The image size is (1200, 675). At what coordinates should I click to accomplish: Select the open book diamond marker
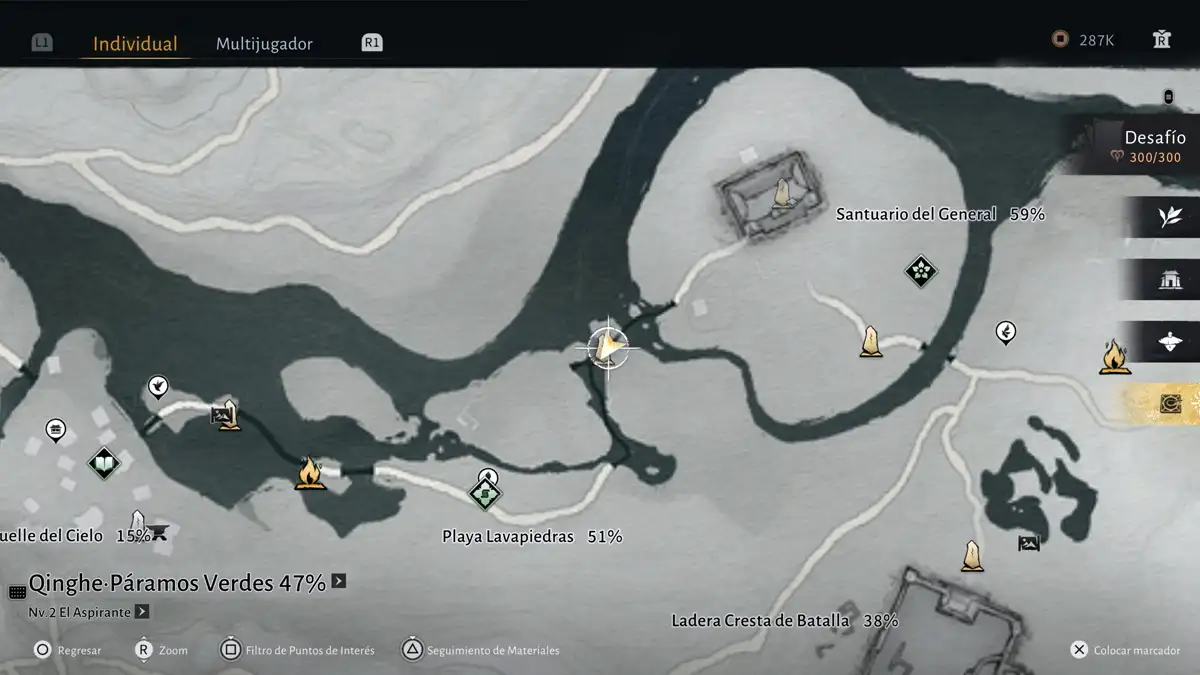tap(104, 463)
